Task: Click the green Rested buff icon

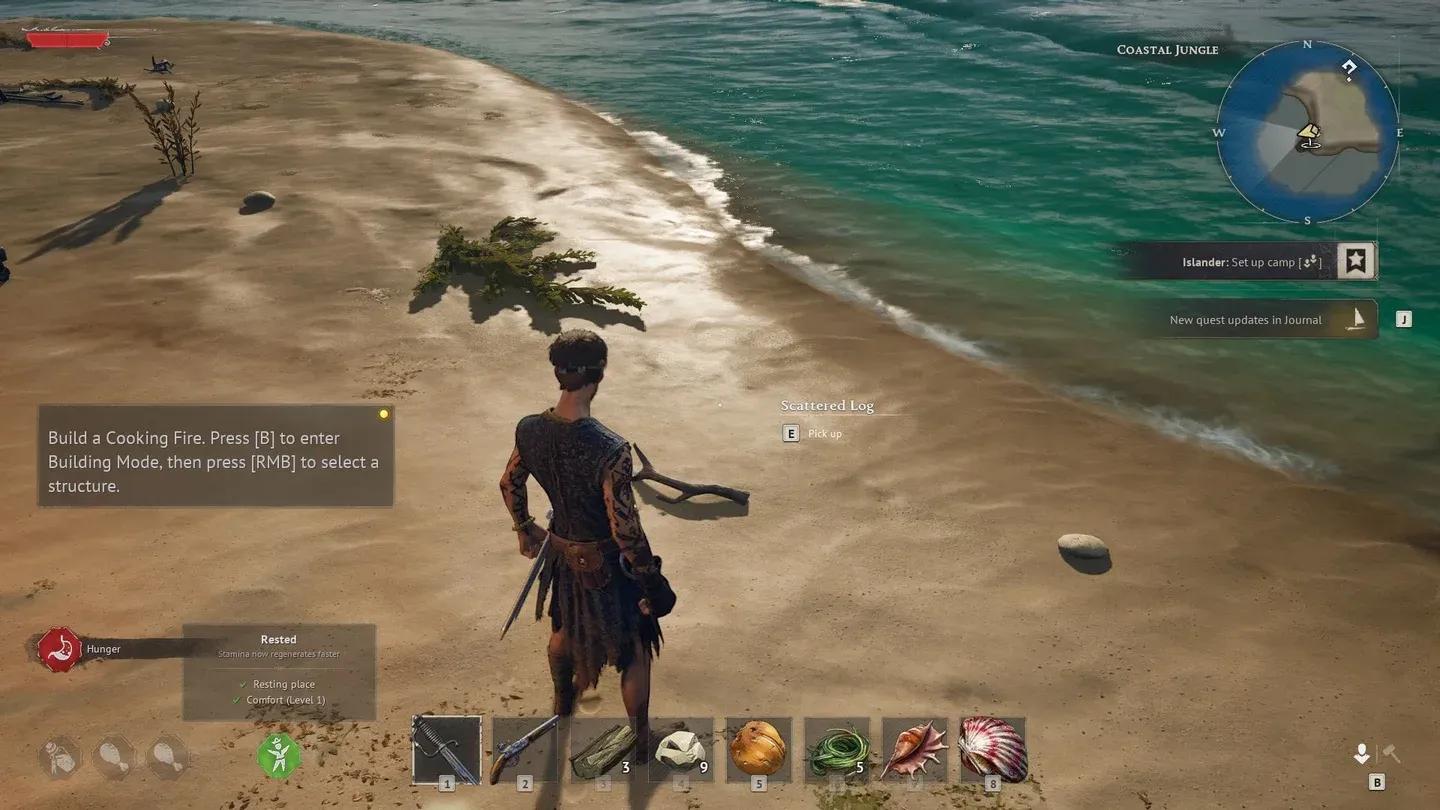Action: [278, 758]
